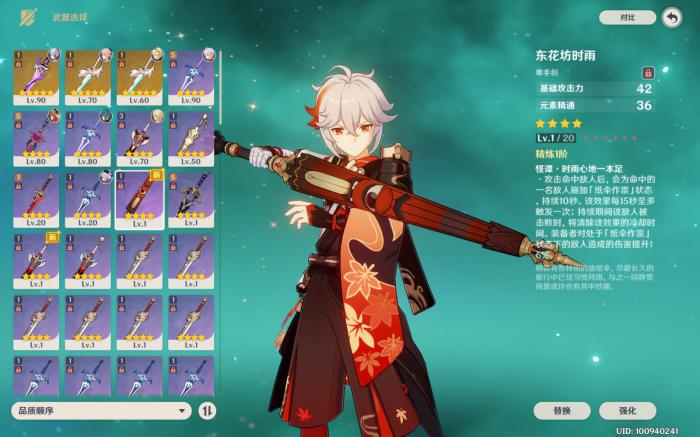
Task: Toggle the sort order arrows button
Action: 207,410
